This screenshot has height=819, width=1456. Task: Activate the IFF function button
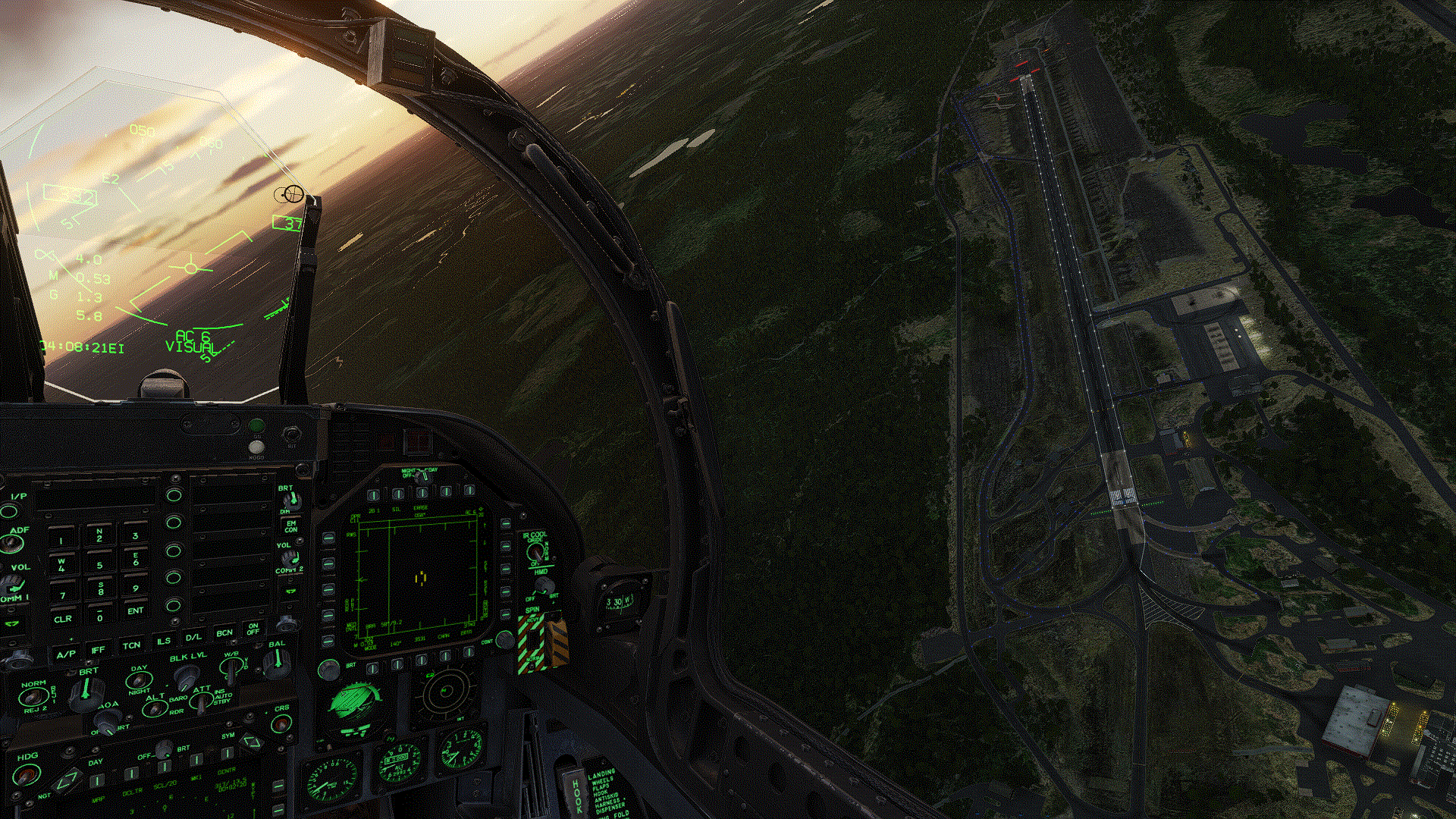tap(99, 650)
